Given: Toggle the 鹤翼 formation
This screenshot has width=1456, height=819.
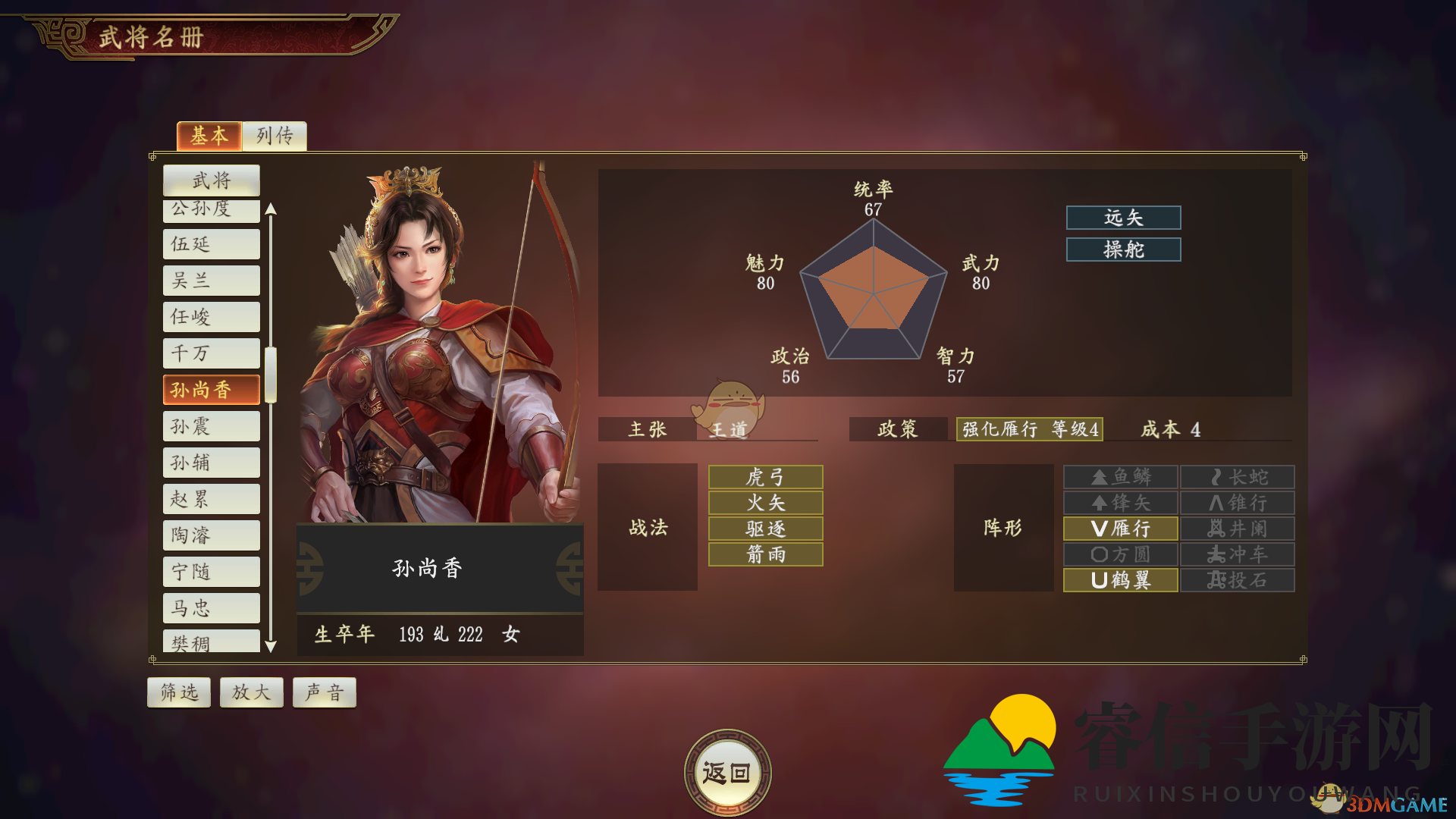Looking at the screenshot, I should click(1120, 580).
